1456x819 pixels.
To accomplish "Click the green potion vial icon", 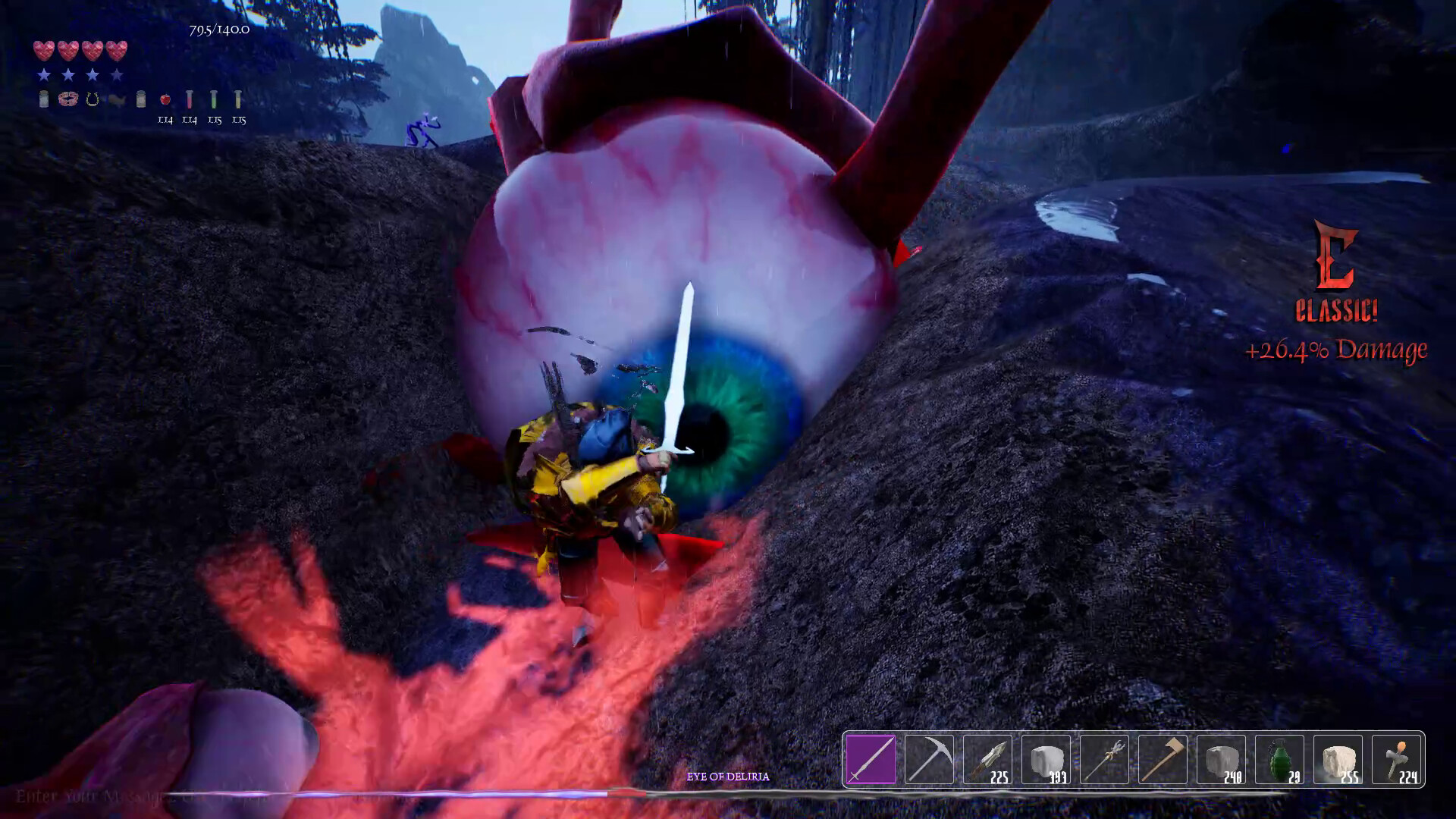I will coord(215,99).
